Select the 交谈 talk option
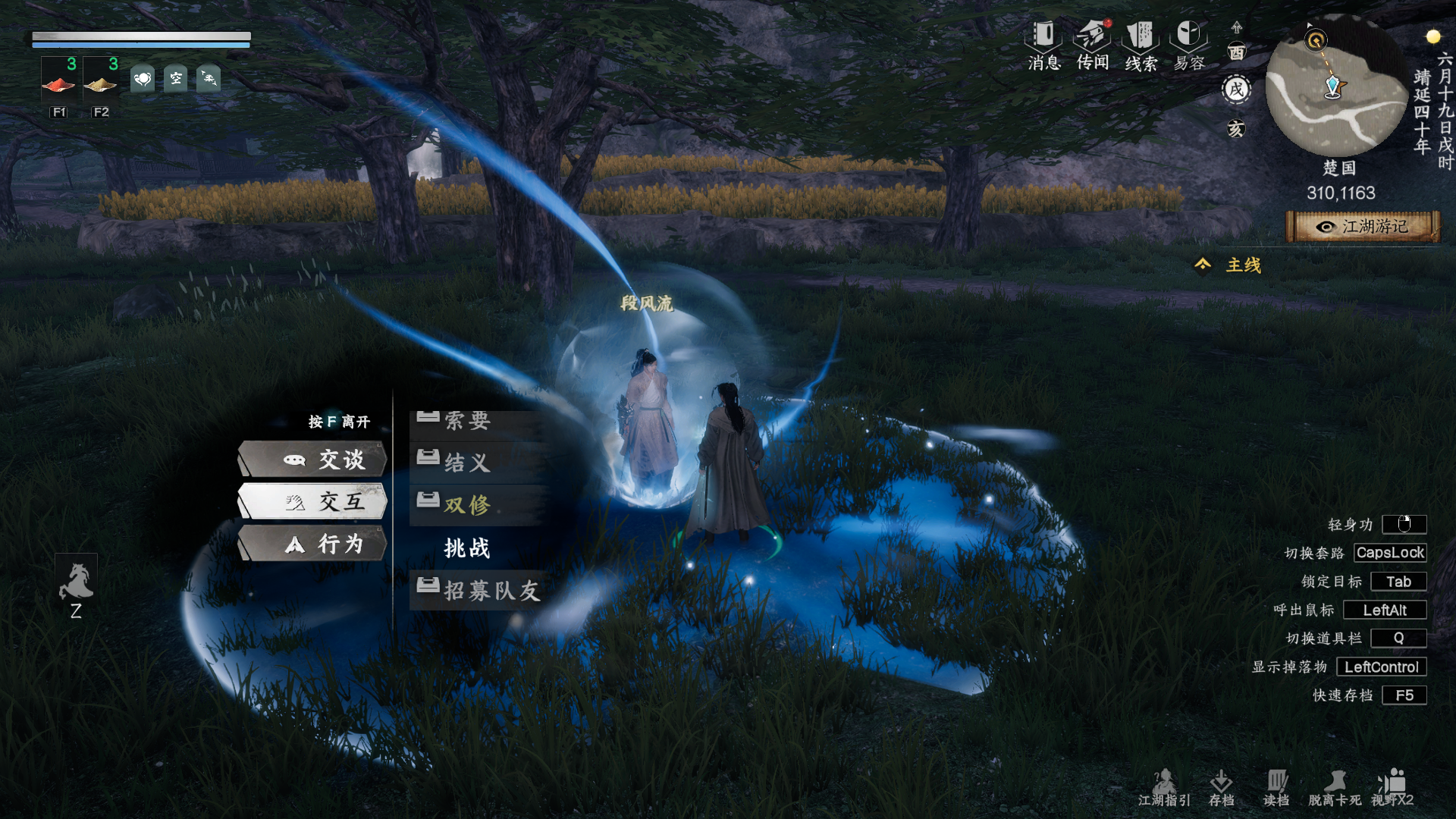 (x=313, y=460)
